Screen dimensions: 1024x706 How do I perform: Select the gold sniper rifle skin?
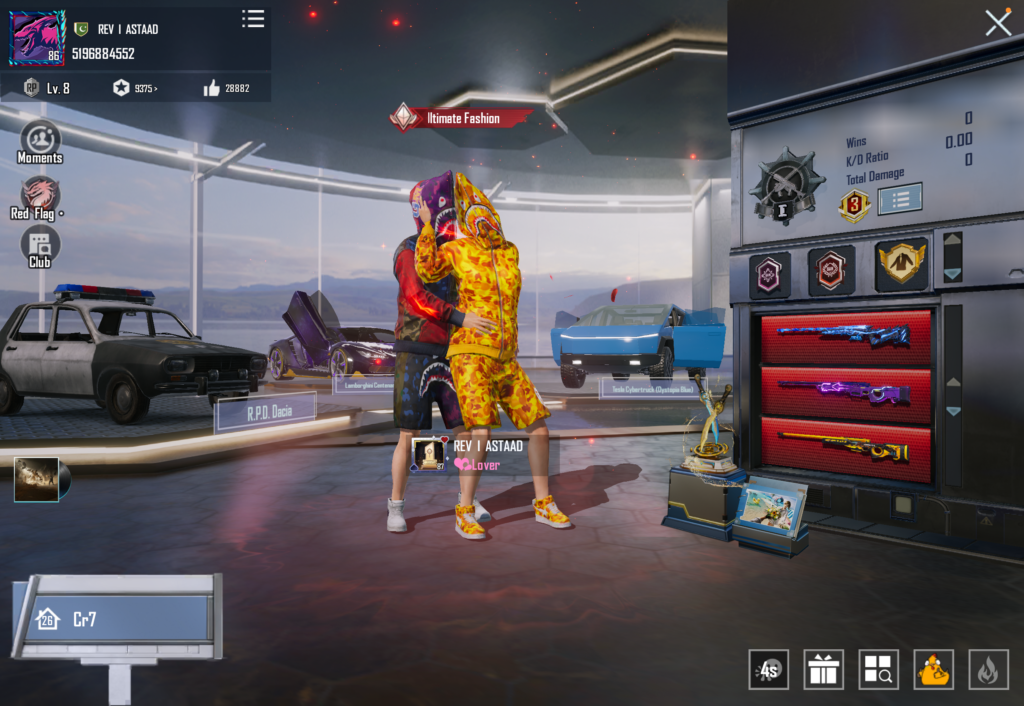845,446
